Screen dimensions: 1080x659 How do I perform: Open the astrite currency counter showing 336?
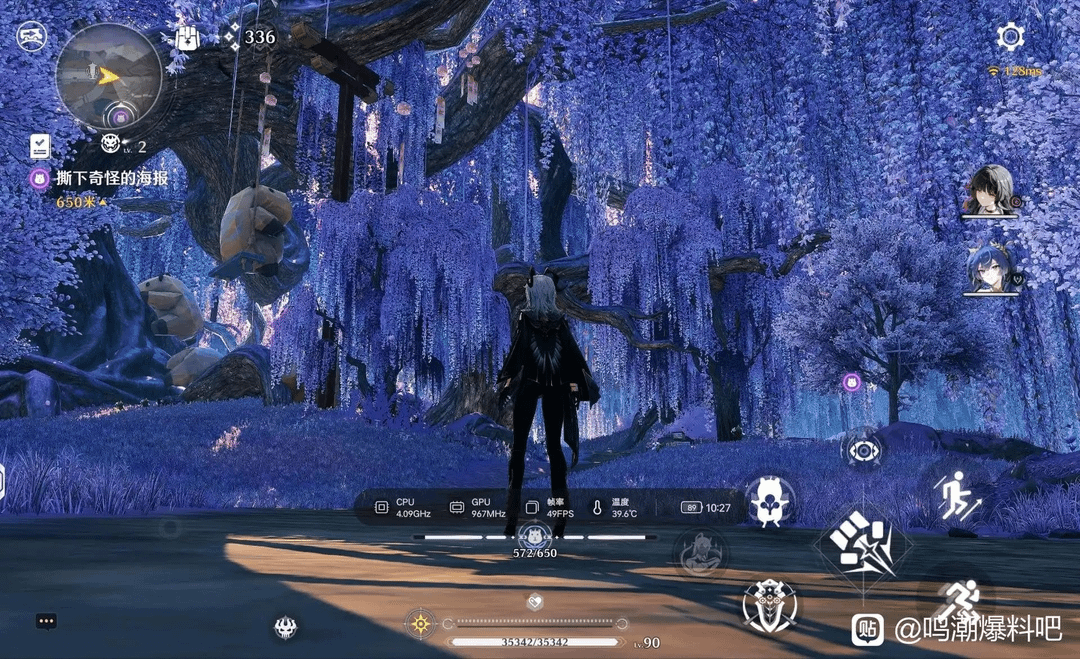point(248,38)
